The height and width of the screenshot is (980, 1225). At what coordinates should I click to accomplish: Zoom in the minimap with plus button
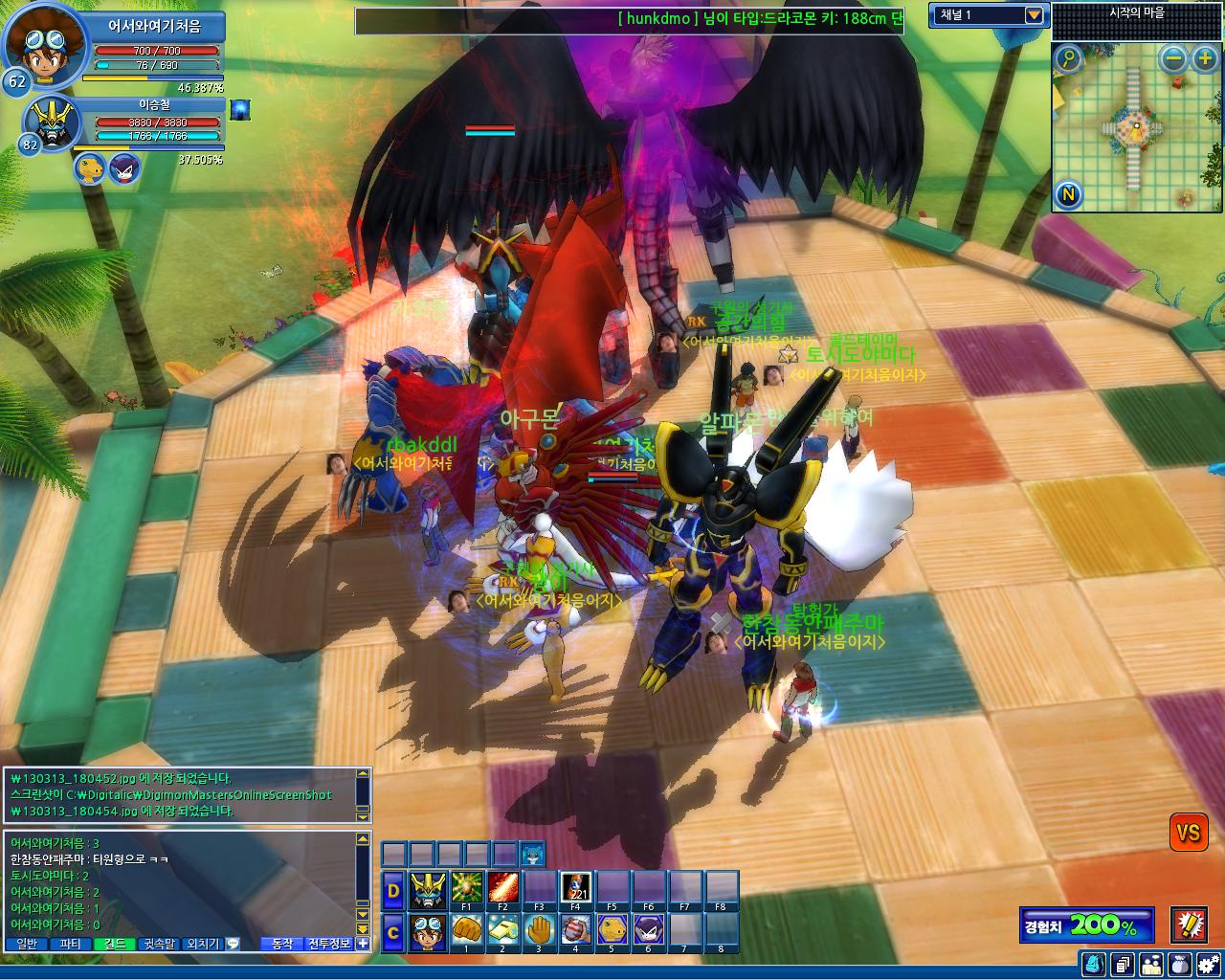[1204, 59]
